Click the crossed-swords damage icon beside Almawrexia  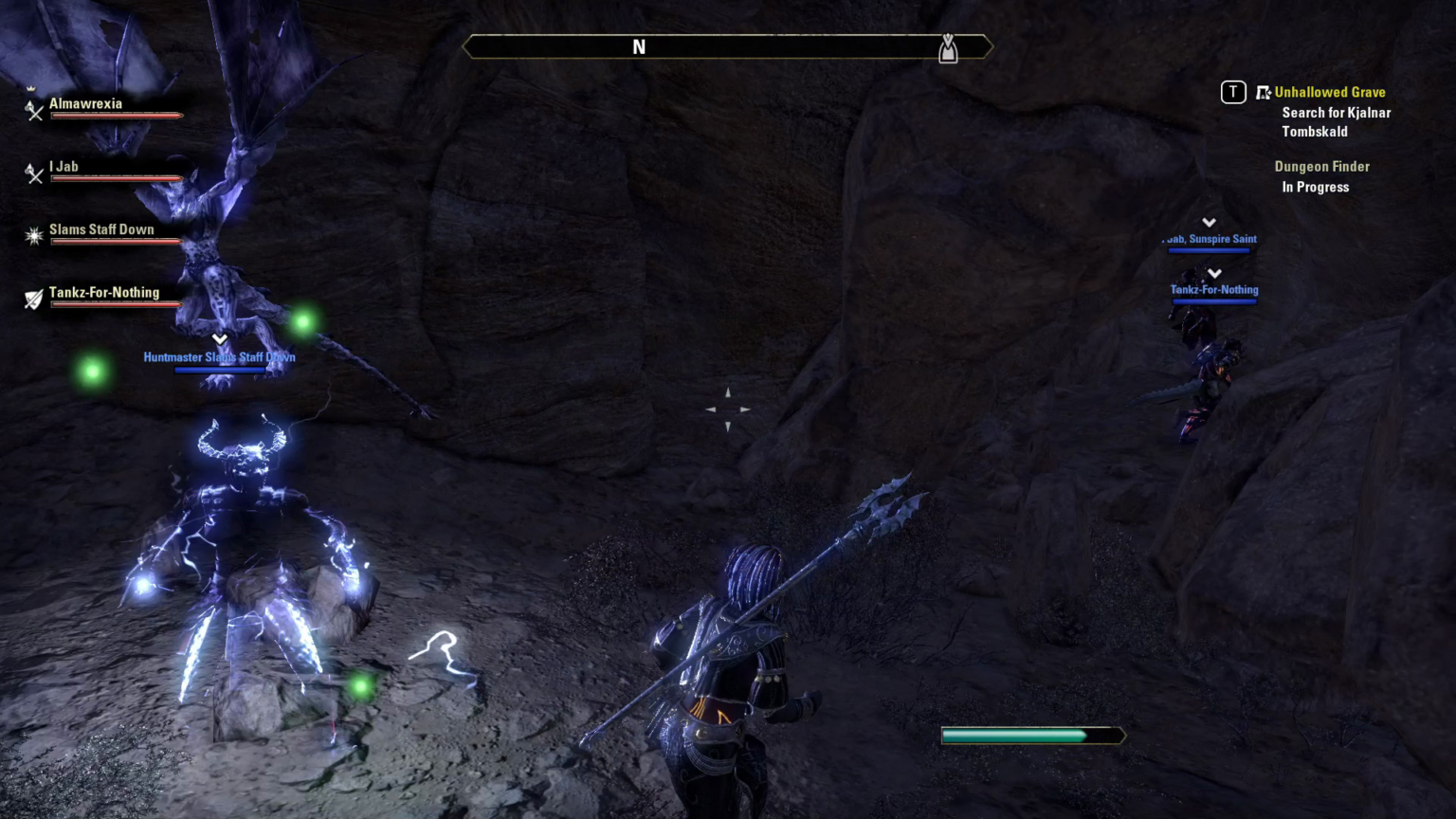tap(34, 113)
